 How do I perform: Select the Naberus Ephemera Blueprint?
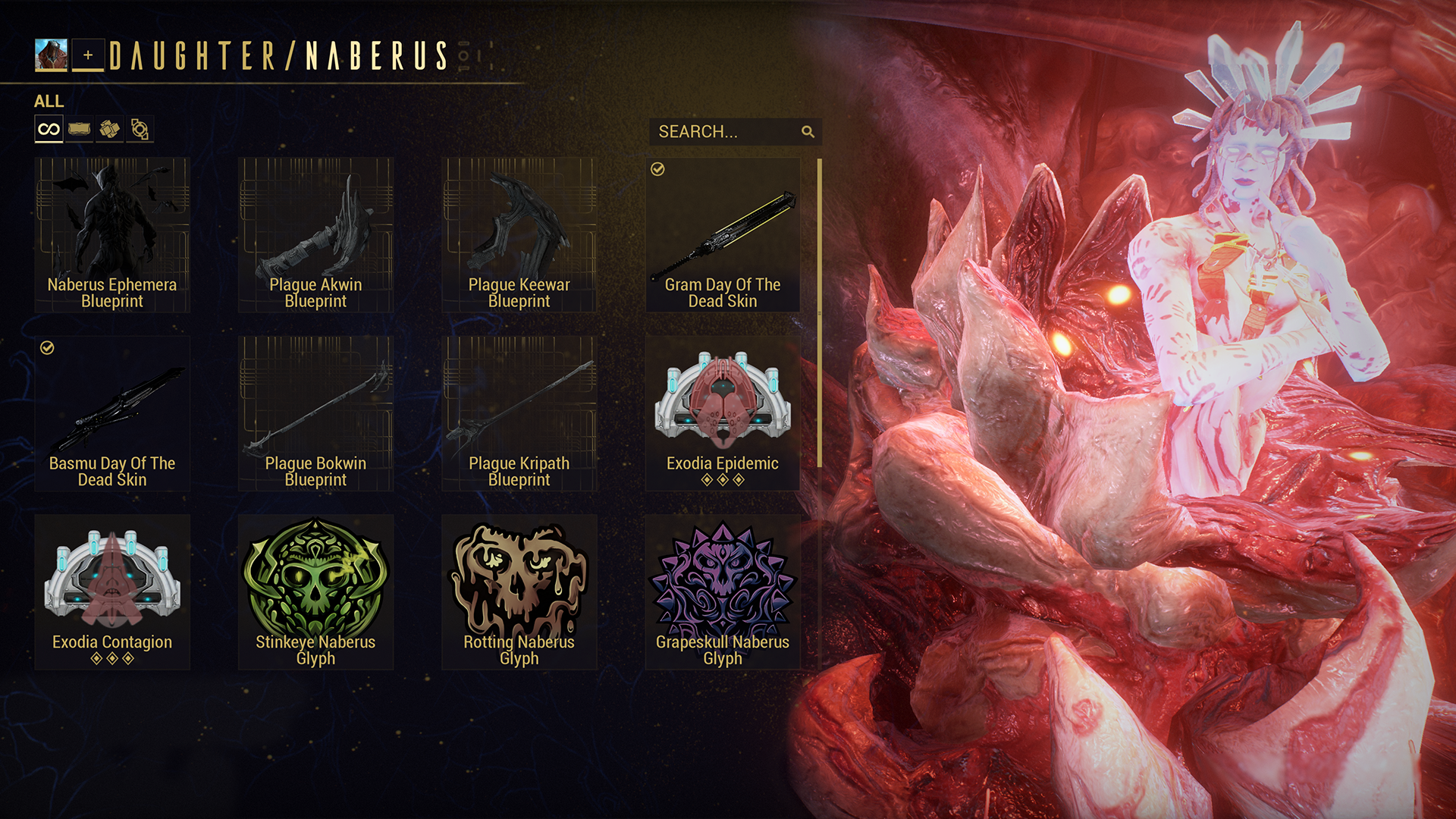click(x=112, y=235)
